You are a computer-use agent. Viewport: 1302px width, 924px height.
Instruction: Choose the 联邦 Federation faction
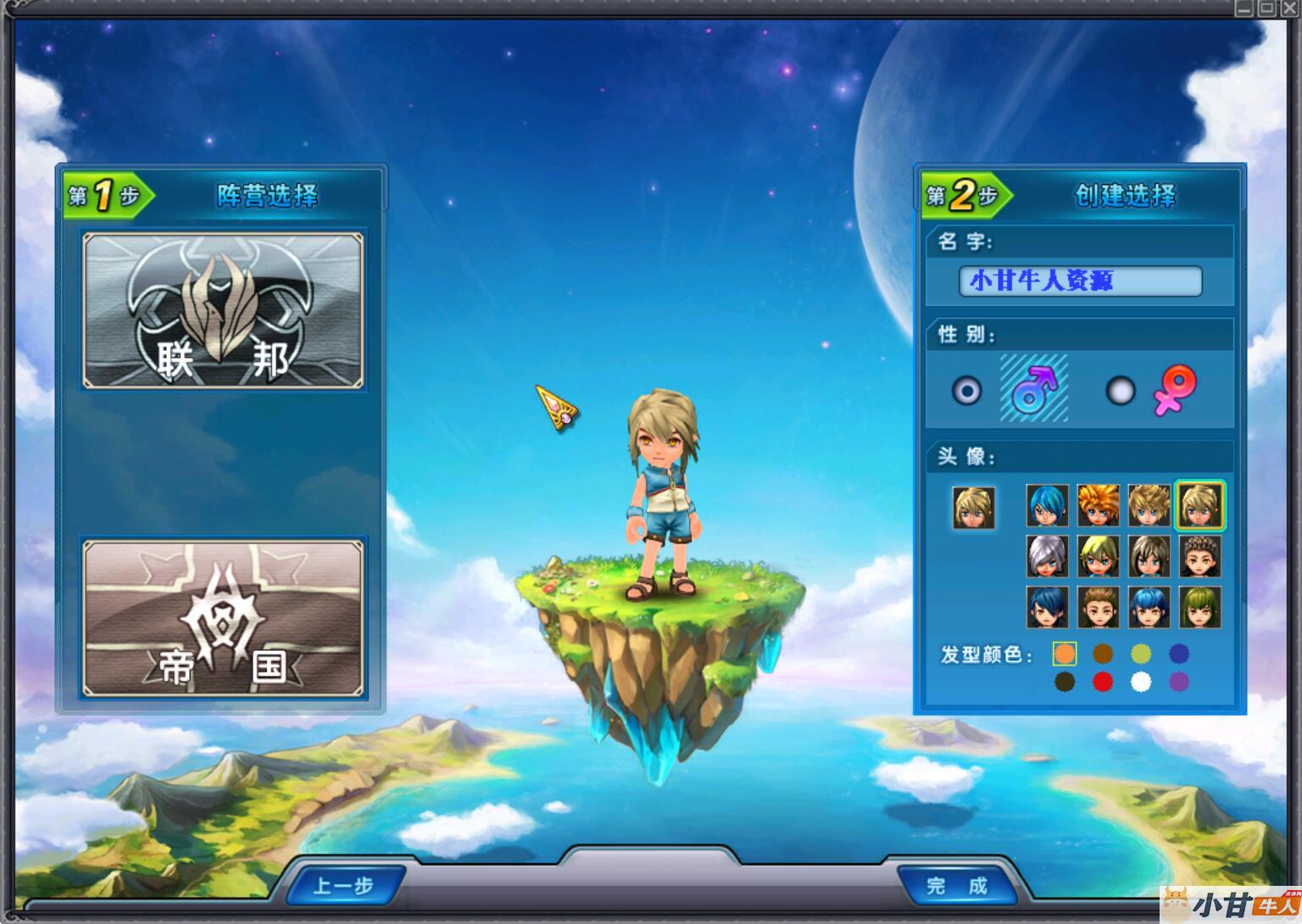(223, 310)
